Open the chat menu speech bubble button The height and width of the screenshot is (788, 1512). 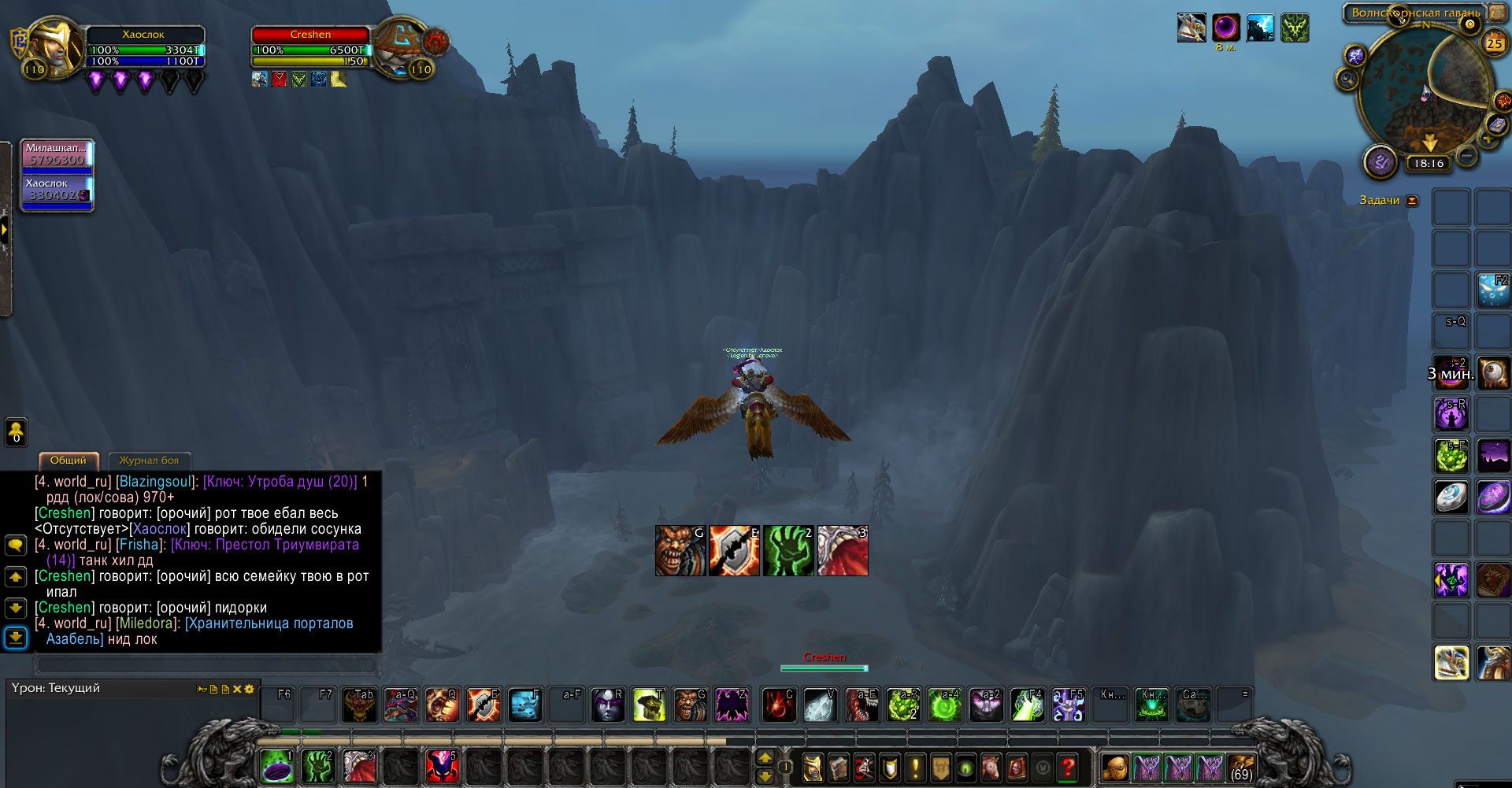point(16,545)
